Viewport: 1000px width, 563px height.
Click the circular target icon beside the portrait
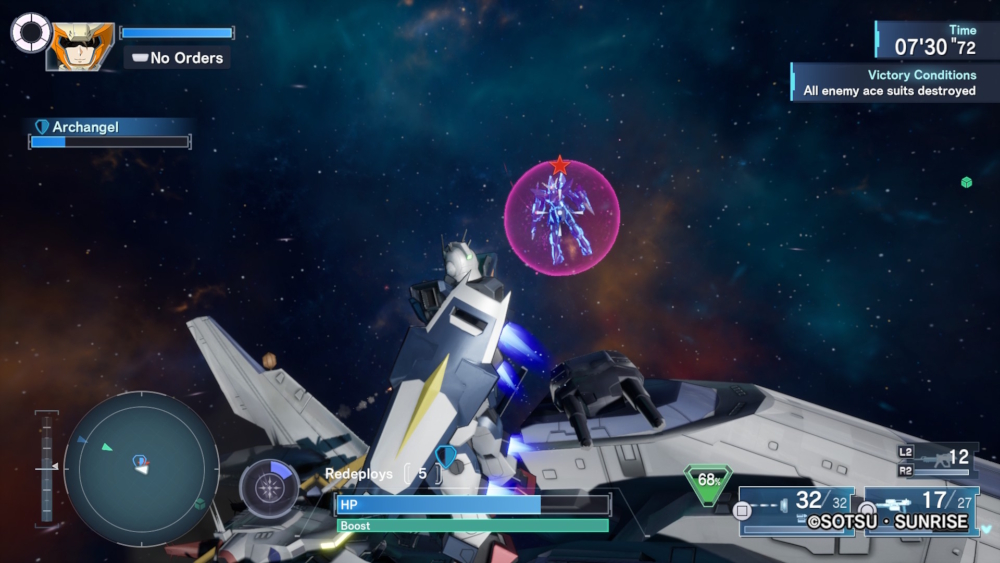(x=30, y=32)
